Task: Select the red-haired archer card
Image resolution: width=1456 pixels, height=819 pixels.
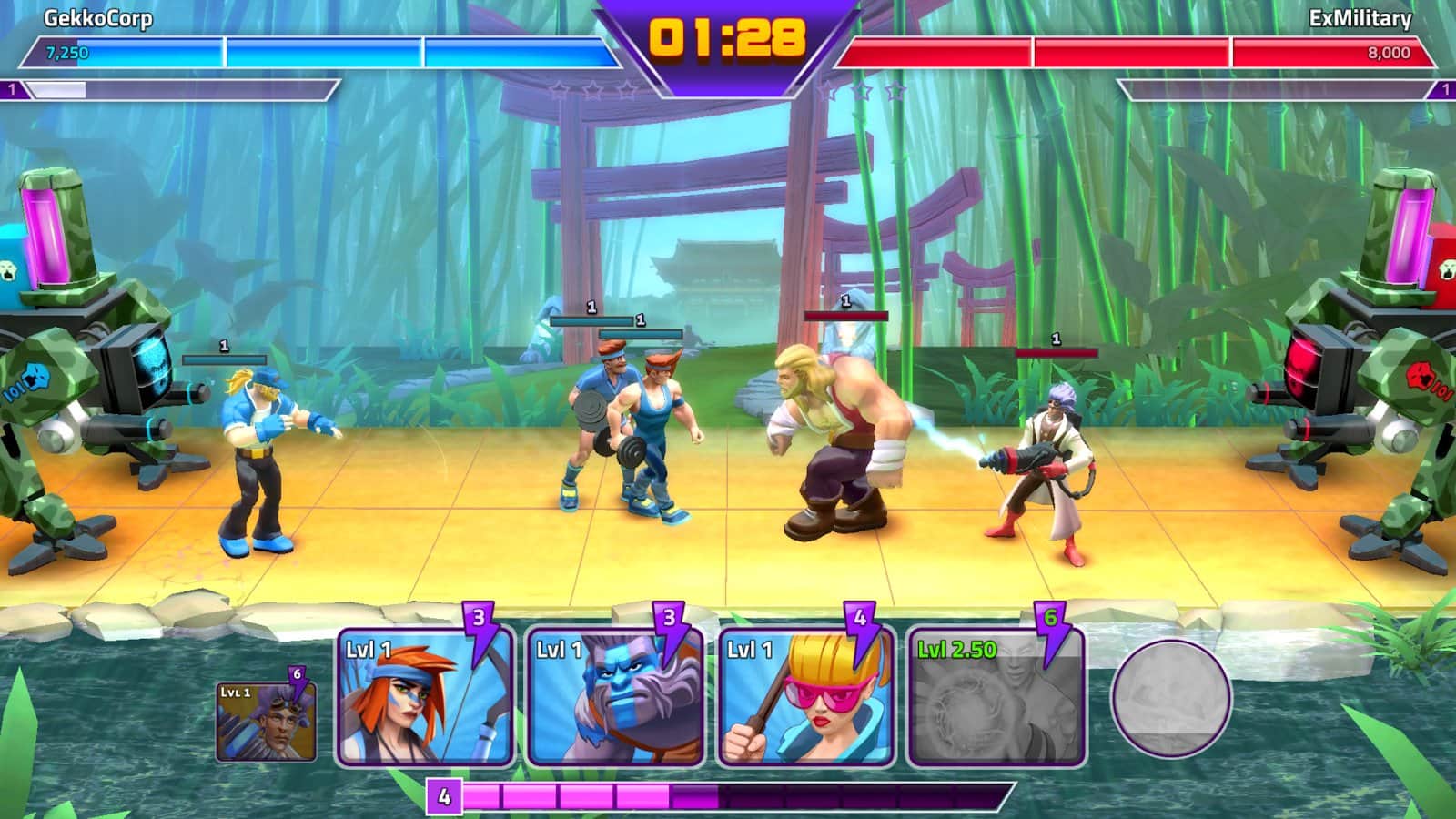Action: pyautogui.click(x=424, y=698)
